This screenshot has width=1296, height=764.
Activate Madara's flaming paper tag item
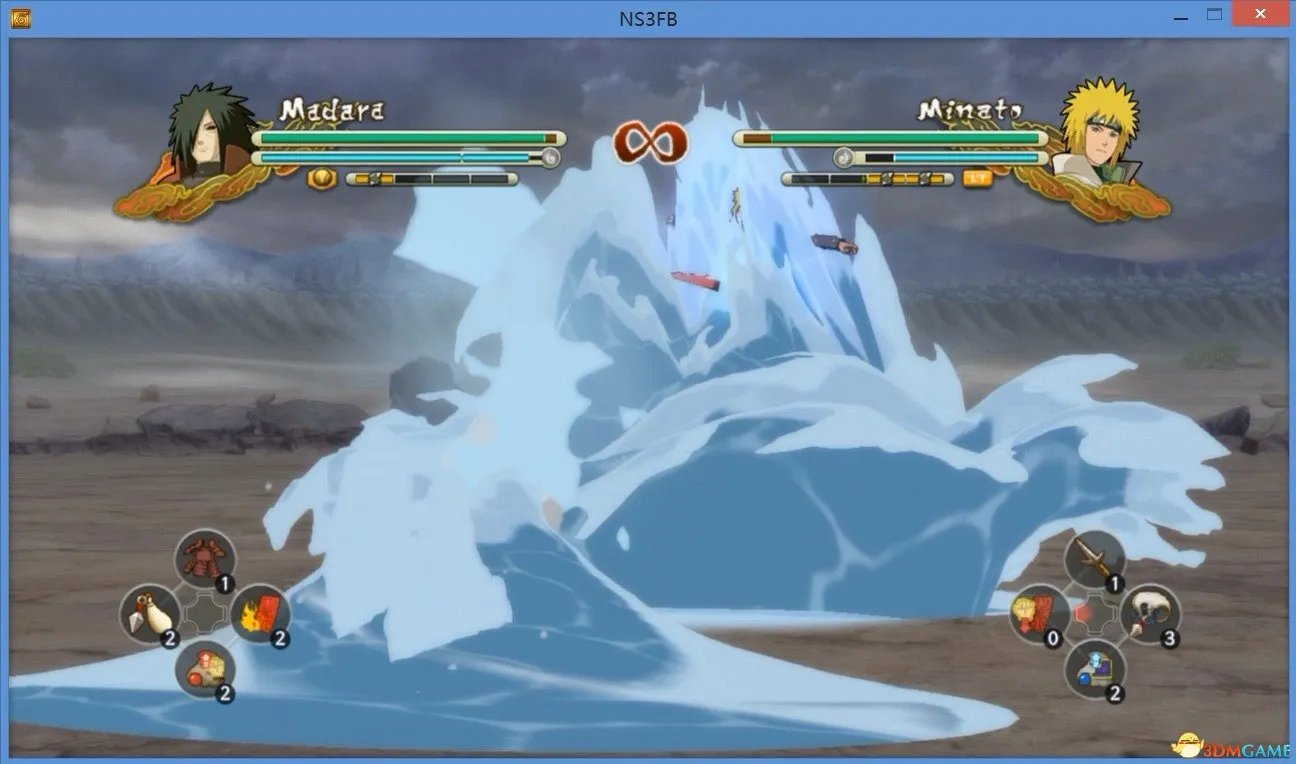point(260,613)
